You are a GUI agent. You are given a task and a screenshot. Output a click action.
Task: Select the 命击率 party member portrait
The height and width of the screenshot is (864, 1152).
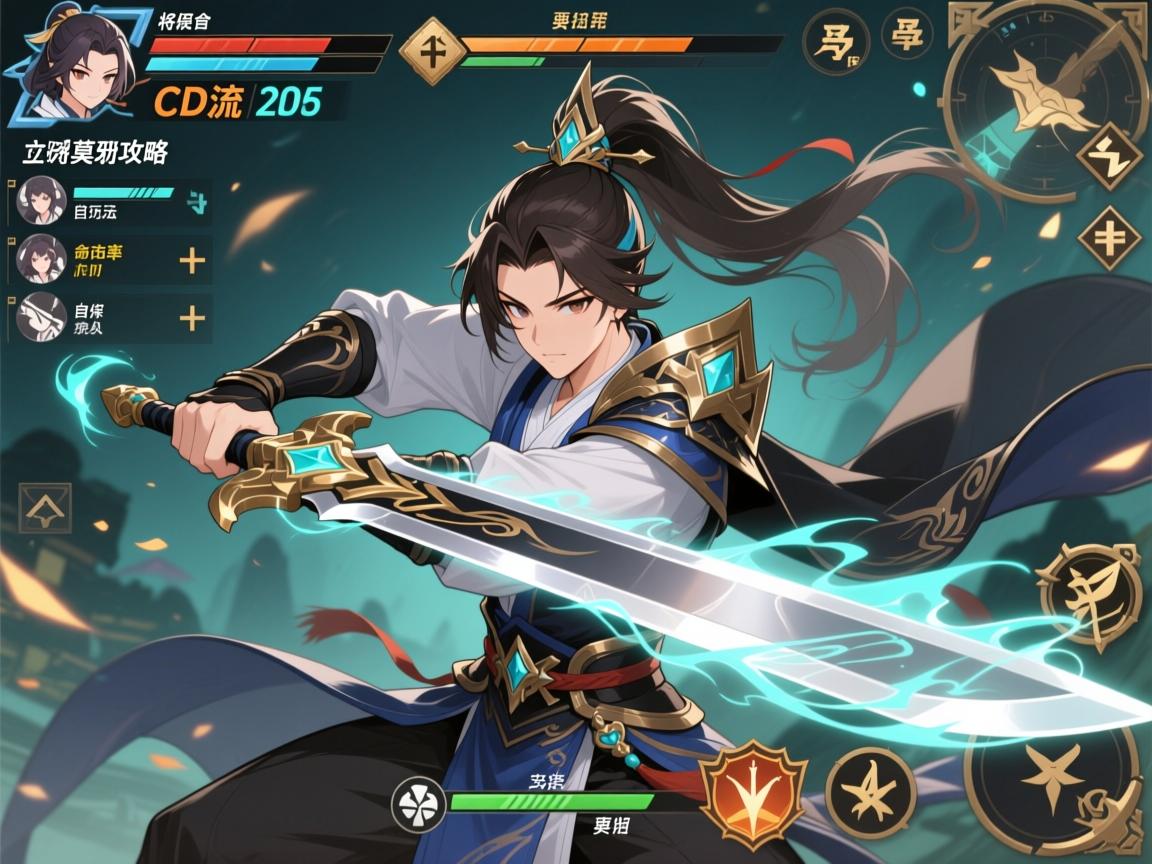42,260
